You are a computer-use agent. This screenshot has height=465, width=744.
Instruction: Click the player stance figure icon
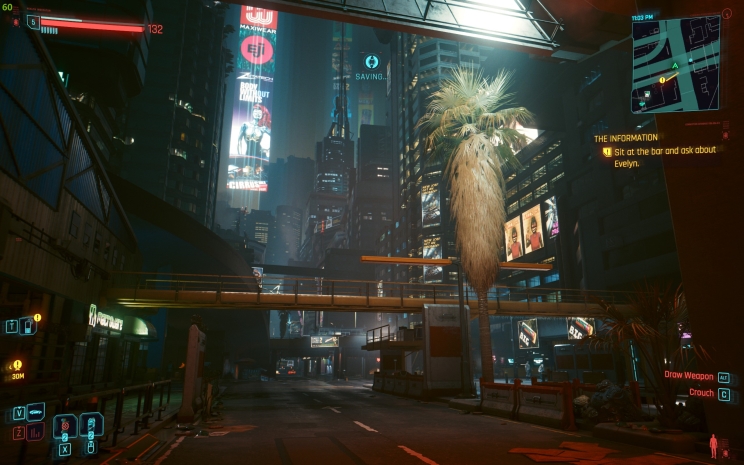pyautogui.click(x=713, y=444)
